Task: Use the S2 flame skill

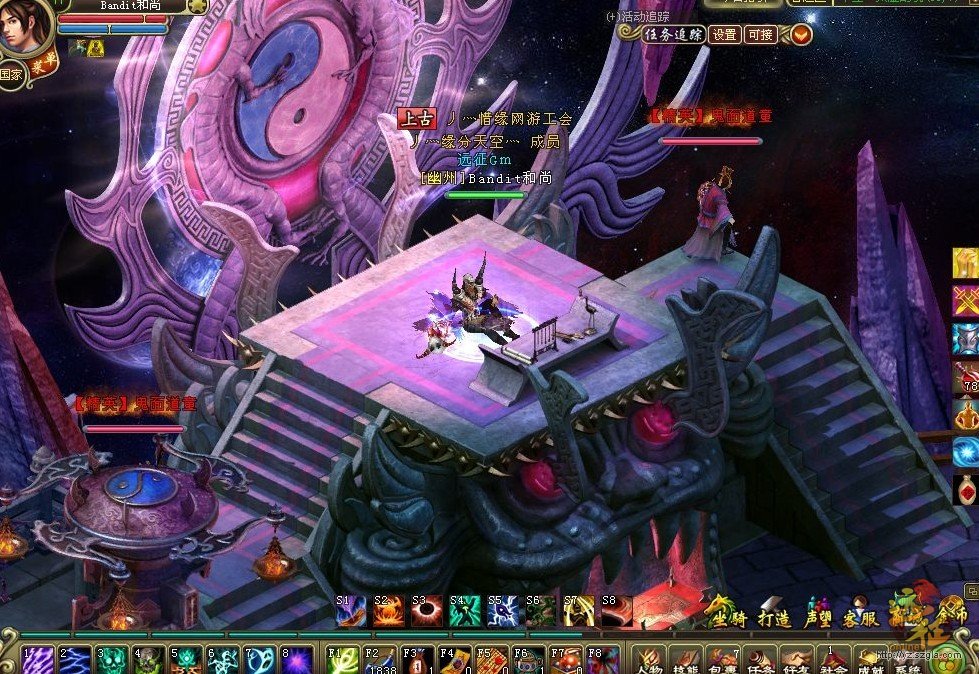Action: click(x=388, y=610)
